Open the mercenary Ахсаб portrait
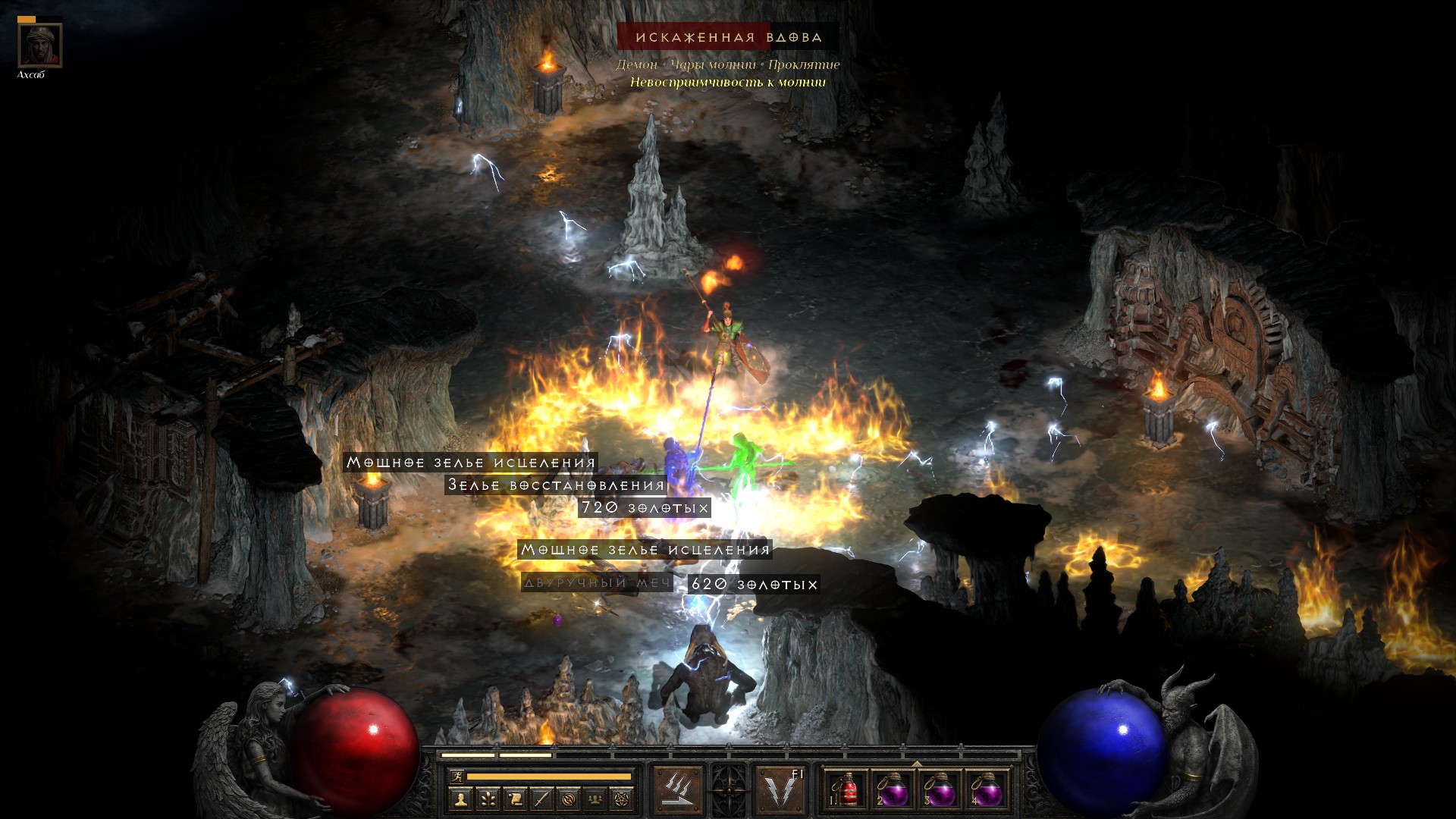The height and width of the screenshot is (819, 1456). 40,45
